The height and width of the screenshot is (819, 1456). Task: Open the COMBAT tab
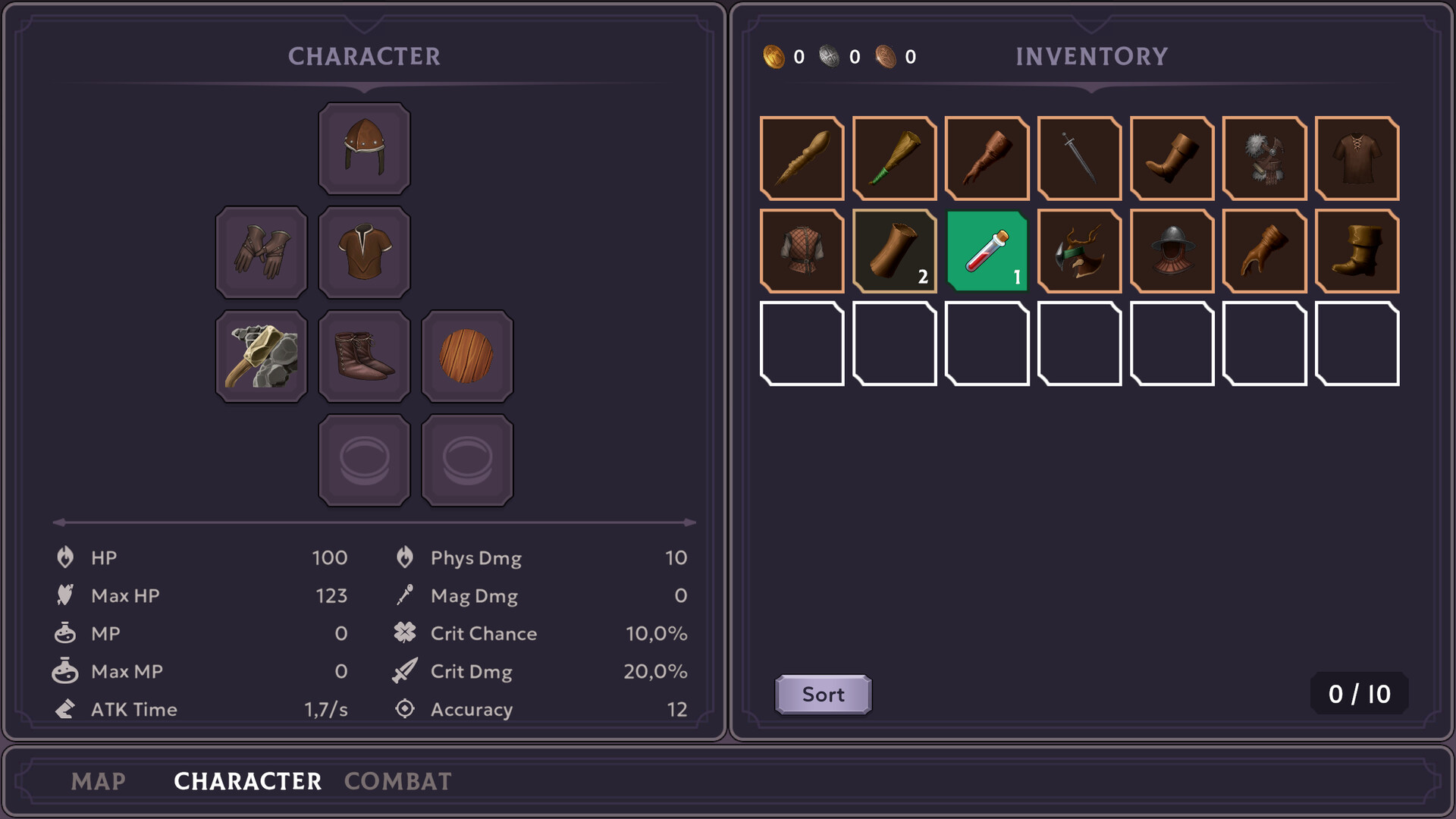tap(397, 781)
